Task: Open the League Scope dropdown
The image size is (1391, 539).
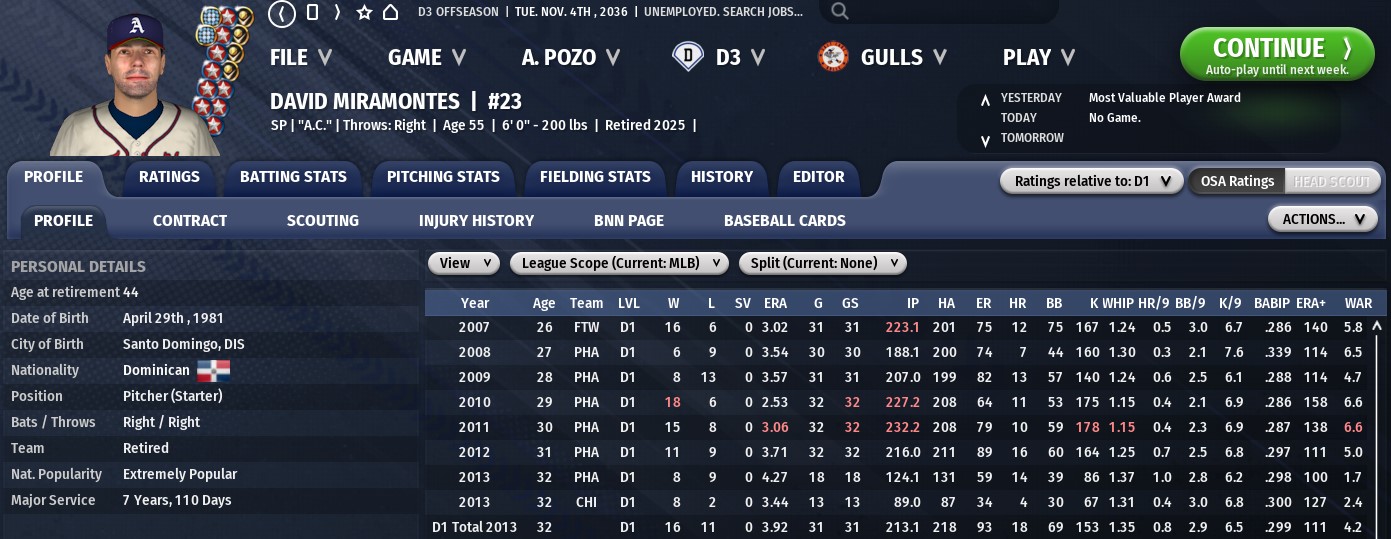Action: point(619,263)
